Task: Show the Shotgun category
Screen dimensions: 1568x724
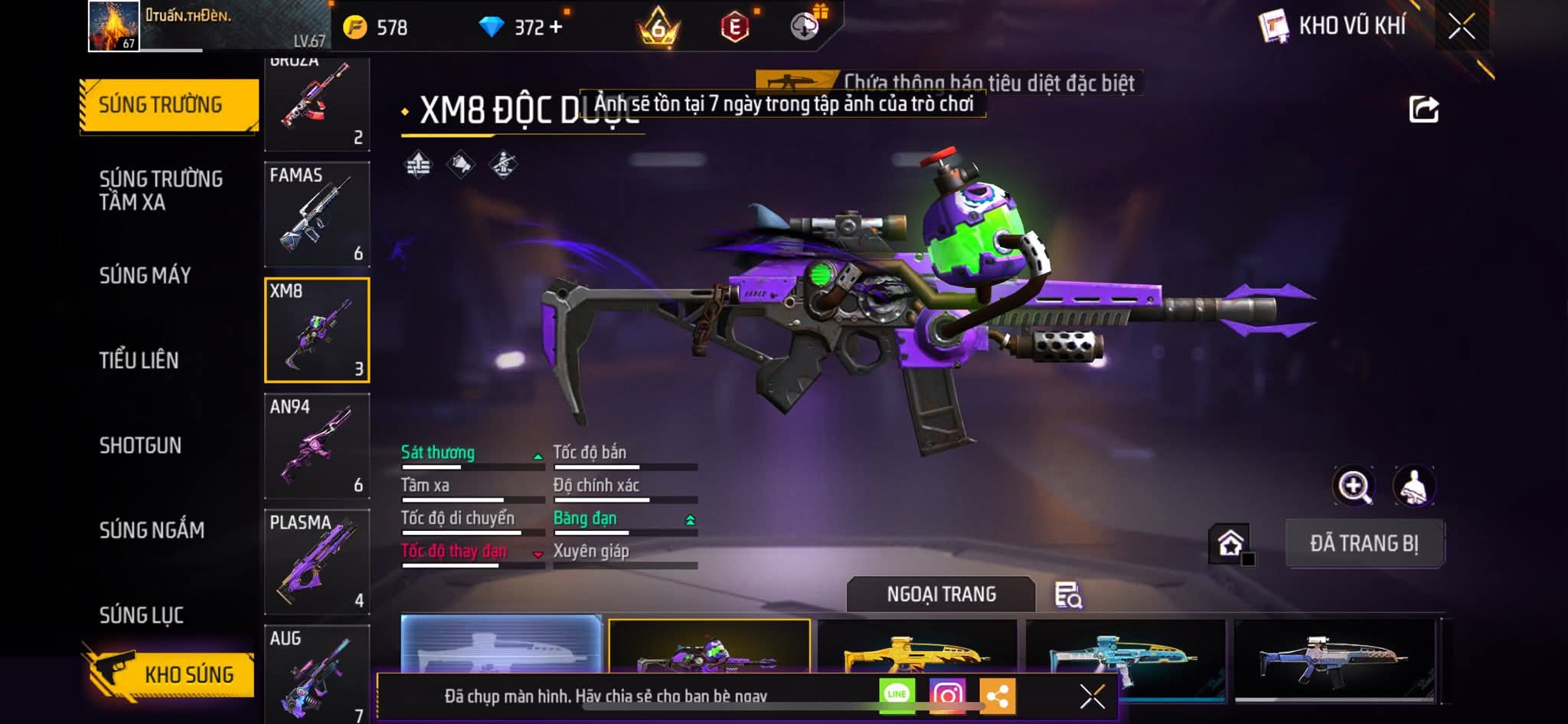Action: (140, 445)
